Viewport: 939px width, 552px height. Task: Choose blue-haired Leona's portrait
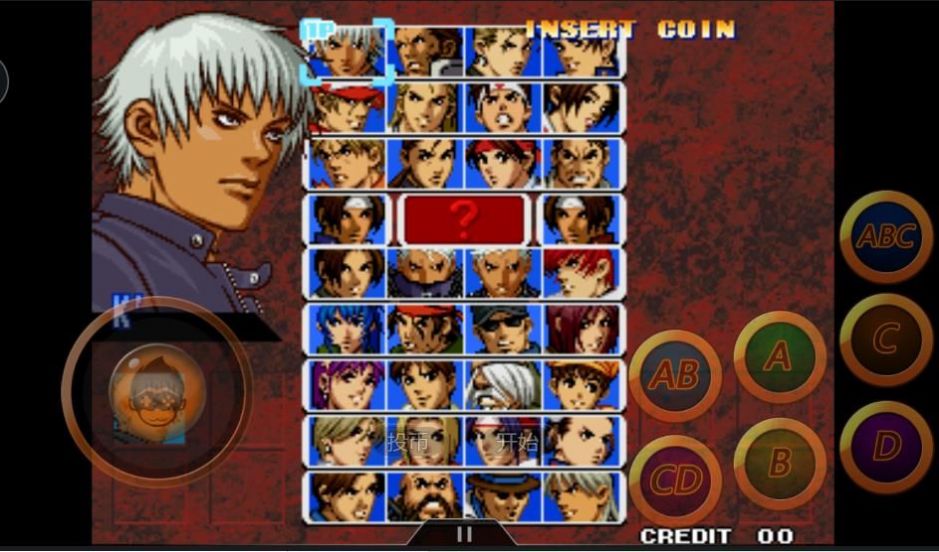click(347, 328)
